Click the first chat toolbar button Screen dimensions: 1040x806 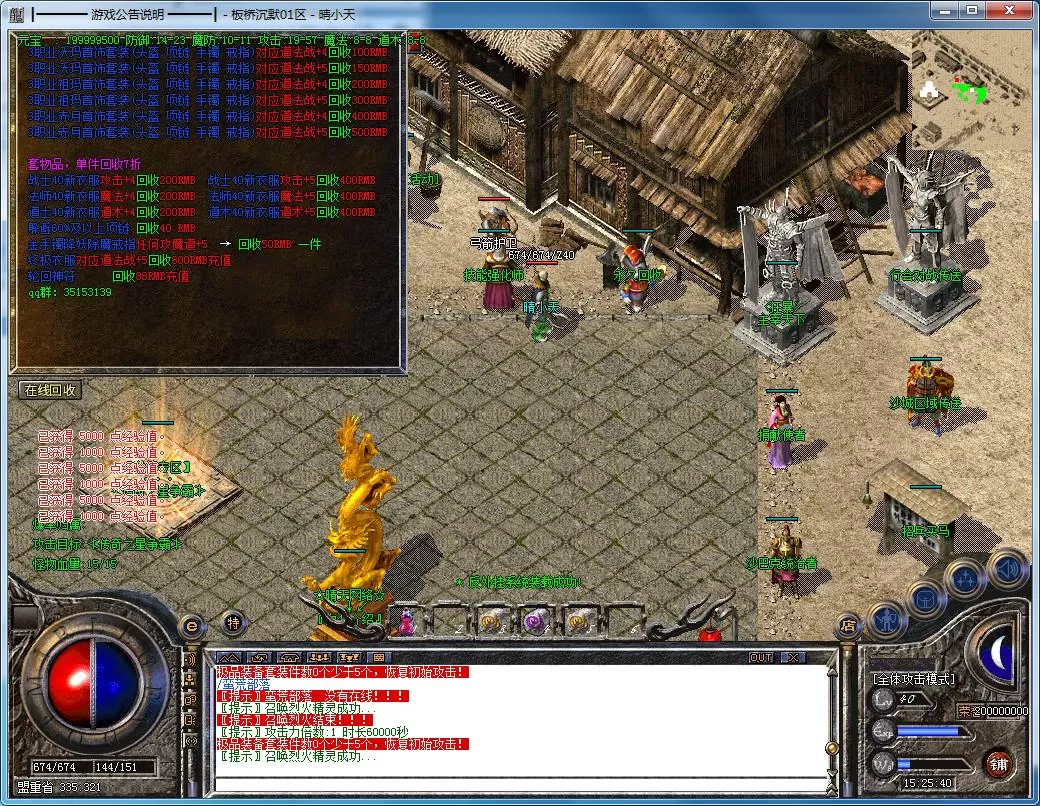229,657
